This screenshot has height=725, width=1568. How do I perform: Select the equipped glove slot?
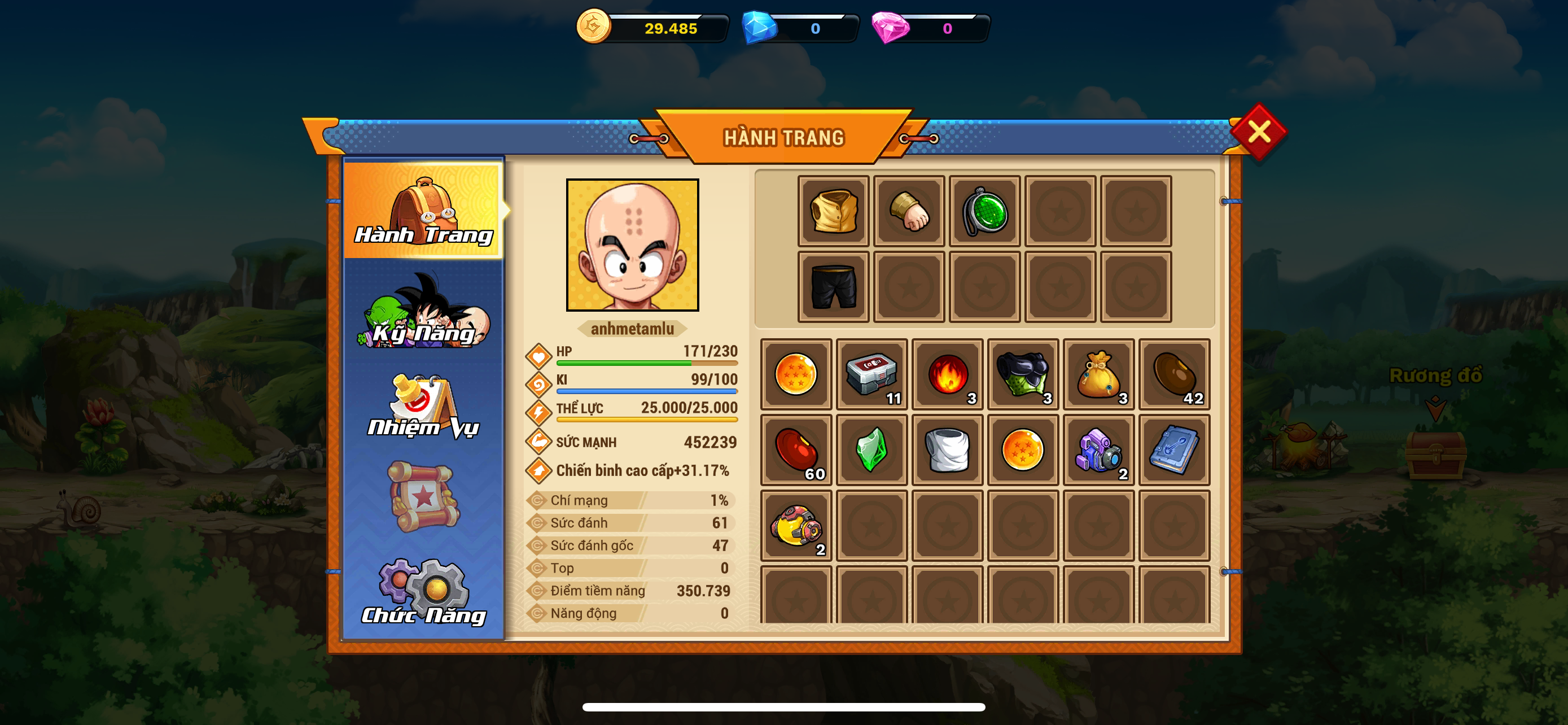coord(909,211)
